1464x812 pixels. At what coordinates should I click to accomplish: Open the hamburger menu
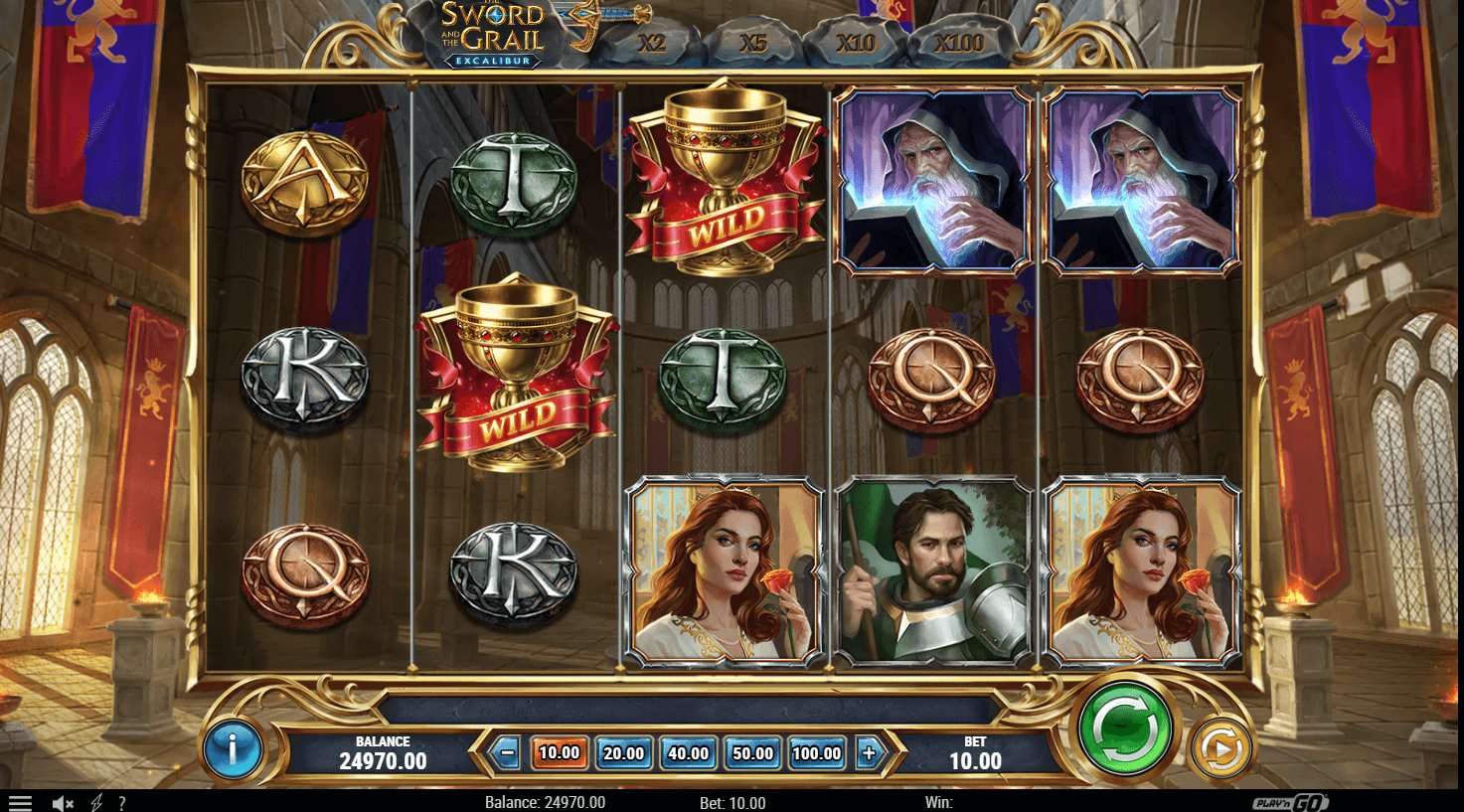point(20,803)
